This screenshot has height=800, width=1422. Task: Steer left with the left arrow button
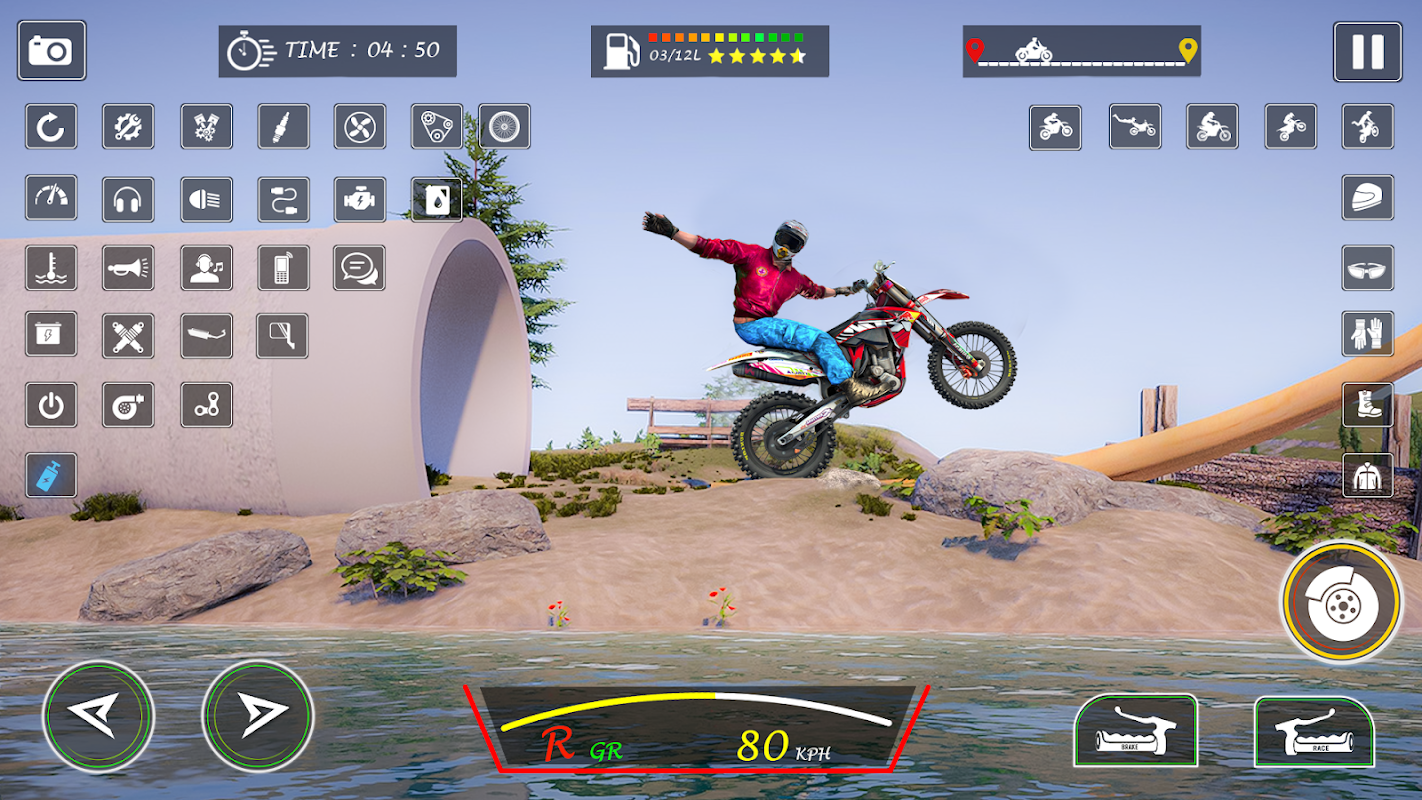point(98,716)
